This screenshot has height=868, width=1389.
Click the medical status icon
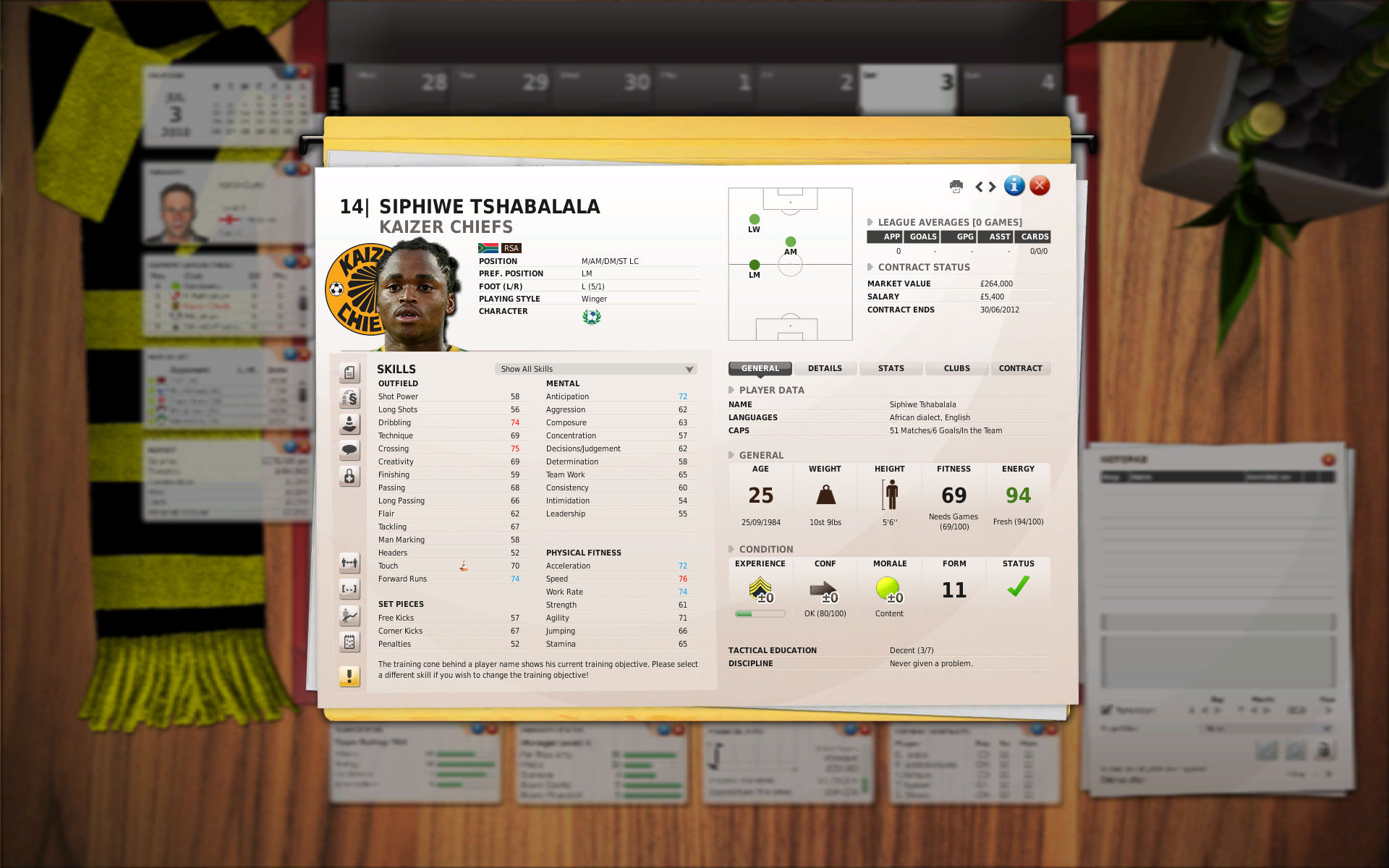point(349,477)
